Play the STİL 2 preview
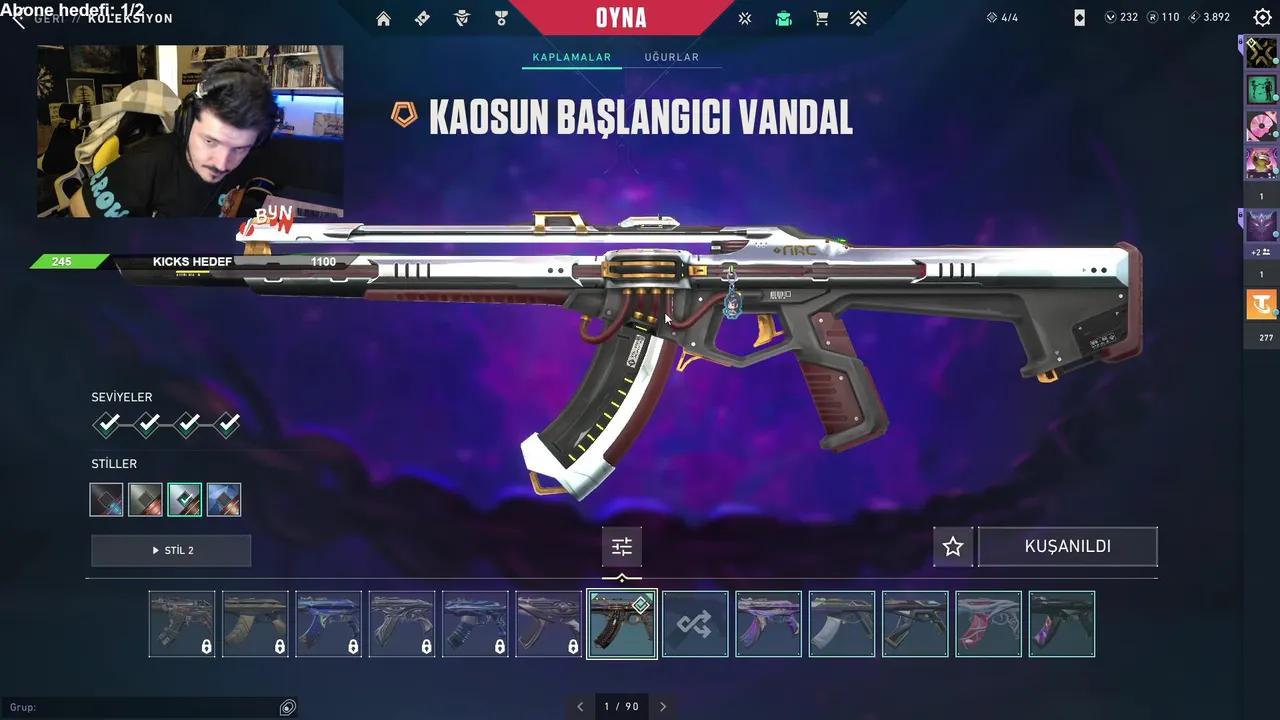The width and height of the screenshot is (1280, 720). [171, 550]
